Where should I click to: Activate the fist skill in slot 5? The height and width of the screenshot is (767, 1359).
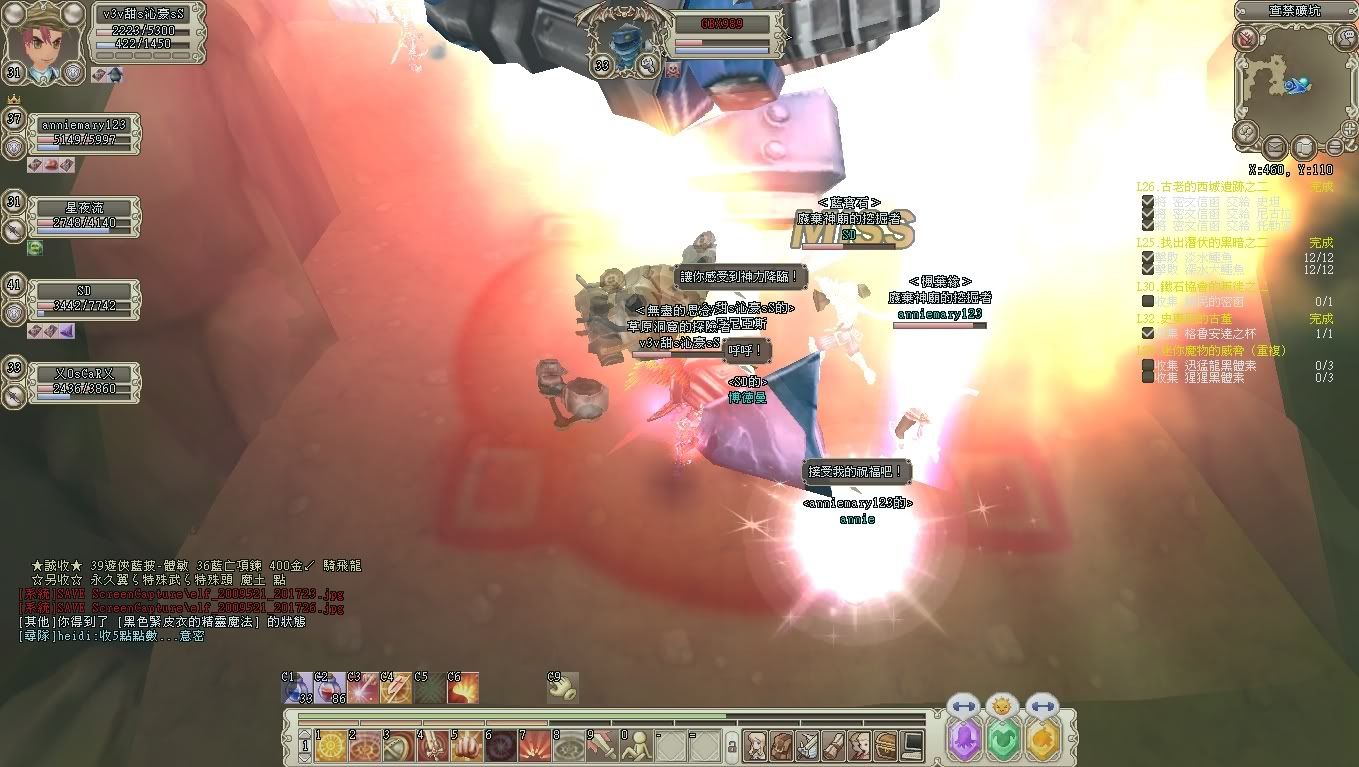coord(467,746)
